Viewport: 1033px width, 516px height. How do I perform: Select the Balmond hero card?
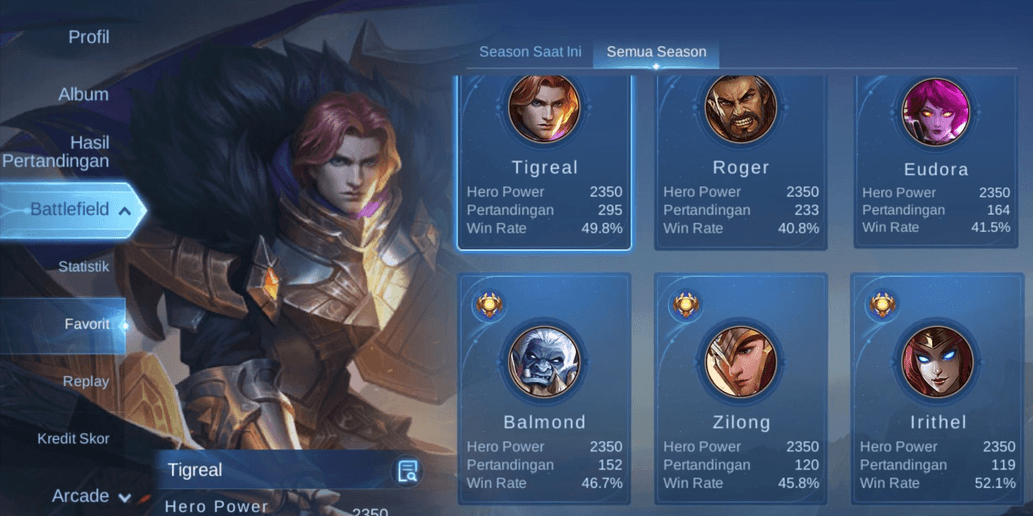[544, 388]
